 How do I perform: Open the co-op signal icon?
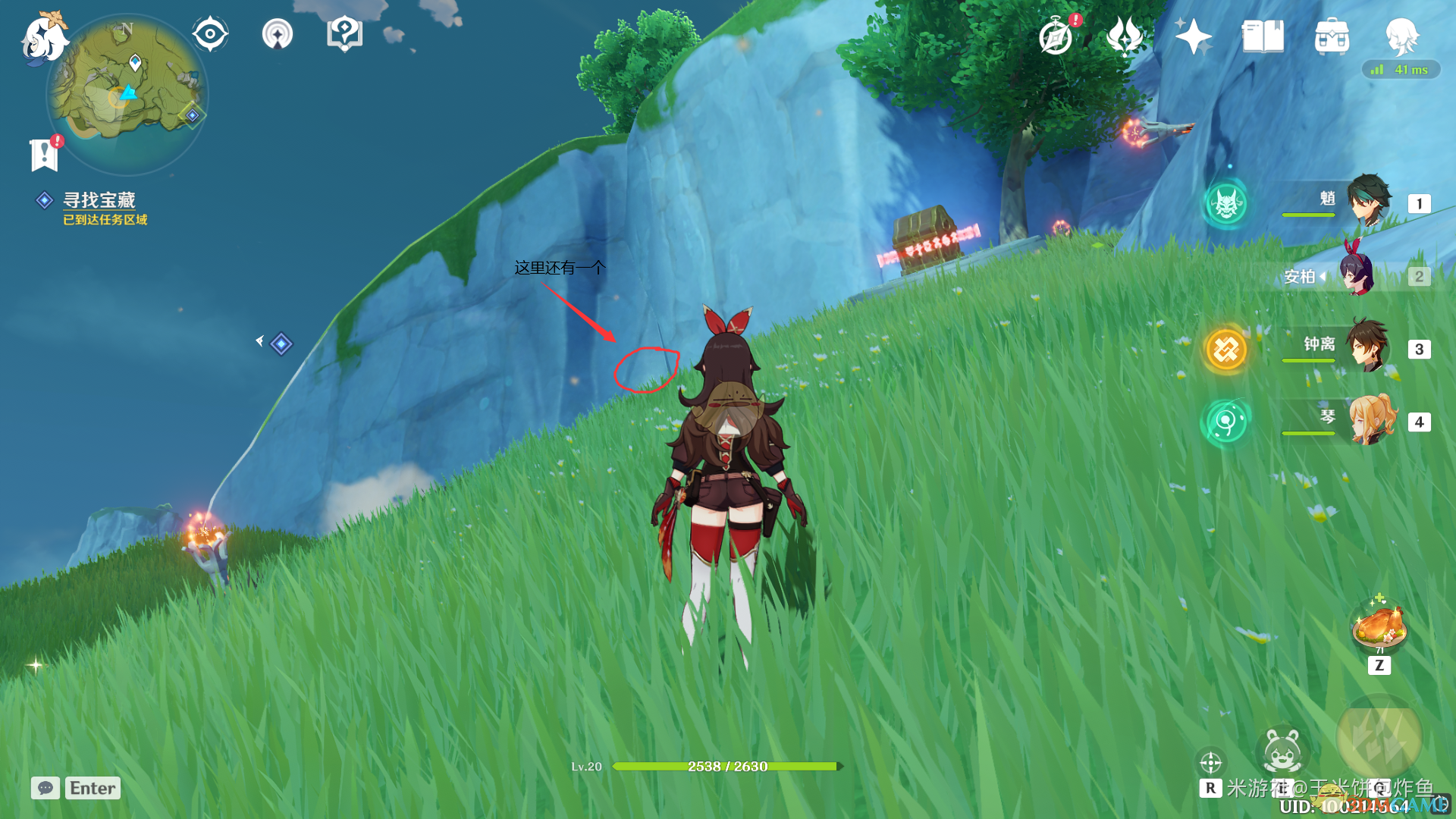(277, 34)
